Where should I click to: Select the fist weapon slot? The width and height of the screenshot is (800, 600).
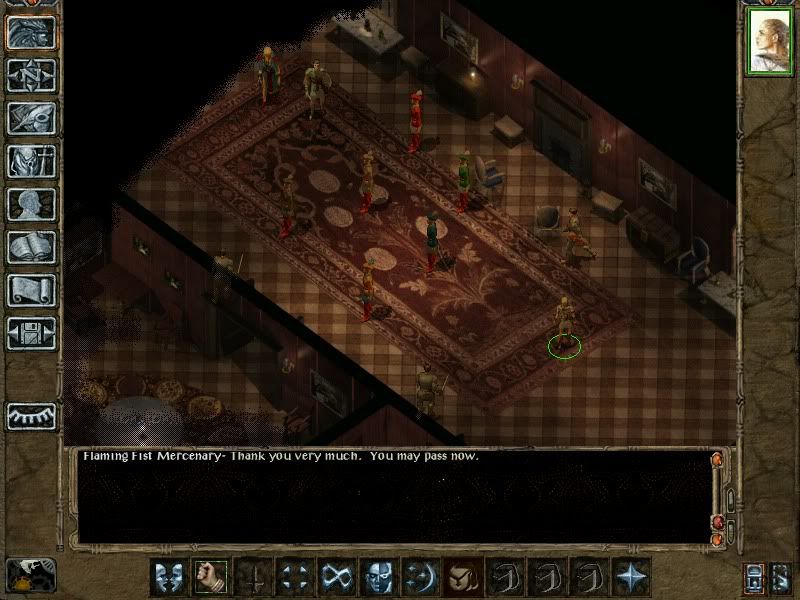click(x=210, y=577)
